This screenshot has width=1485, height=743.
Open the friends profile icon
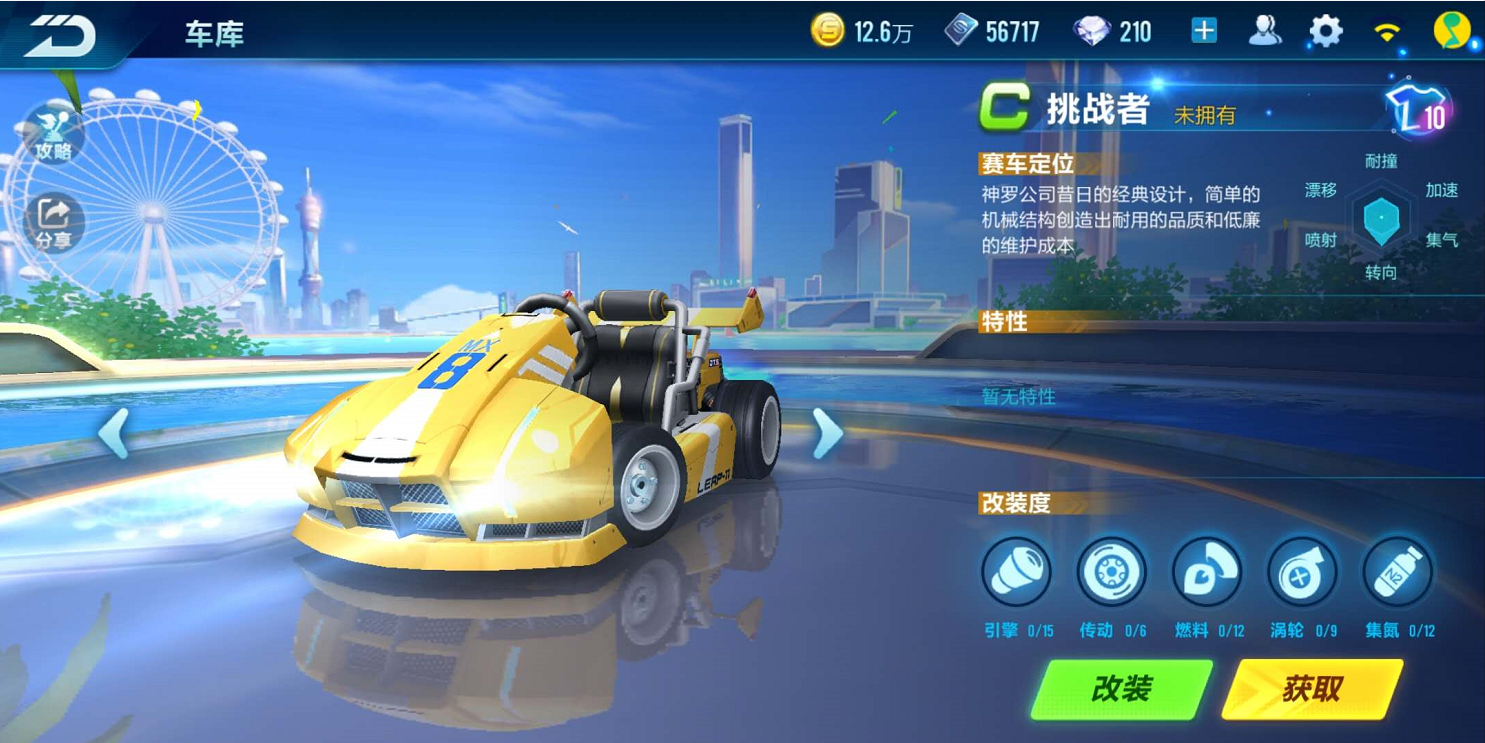pos(1265,31)
